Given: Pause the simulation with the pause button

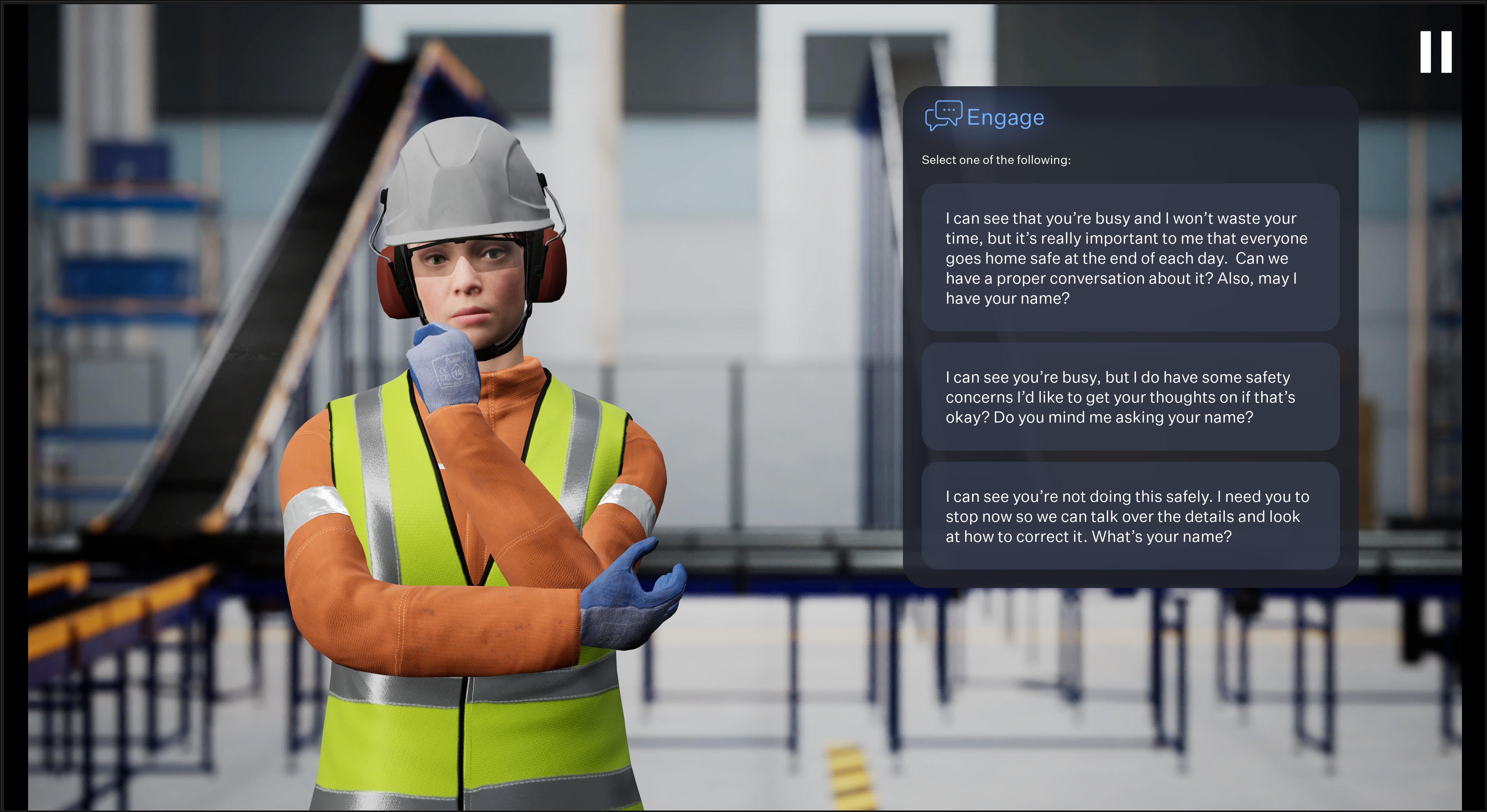Looking at the screenshot, I should coord(1436,52).
